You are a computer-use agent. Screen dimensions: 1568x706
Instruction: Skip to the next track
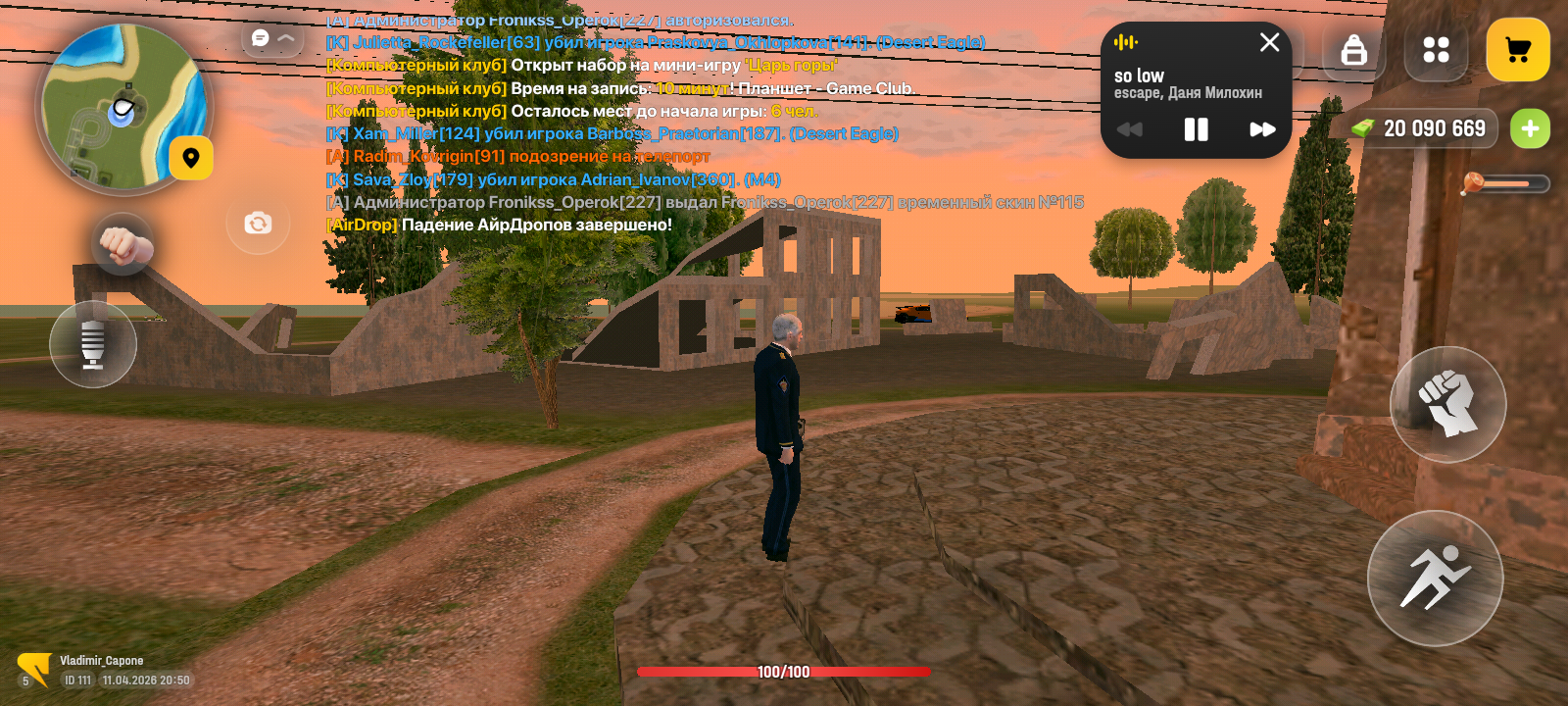click(1262, 129)
